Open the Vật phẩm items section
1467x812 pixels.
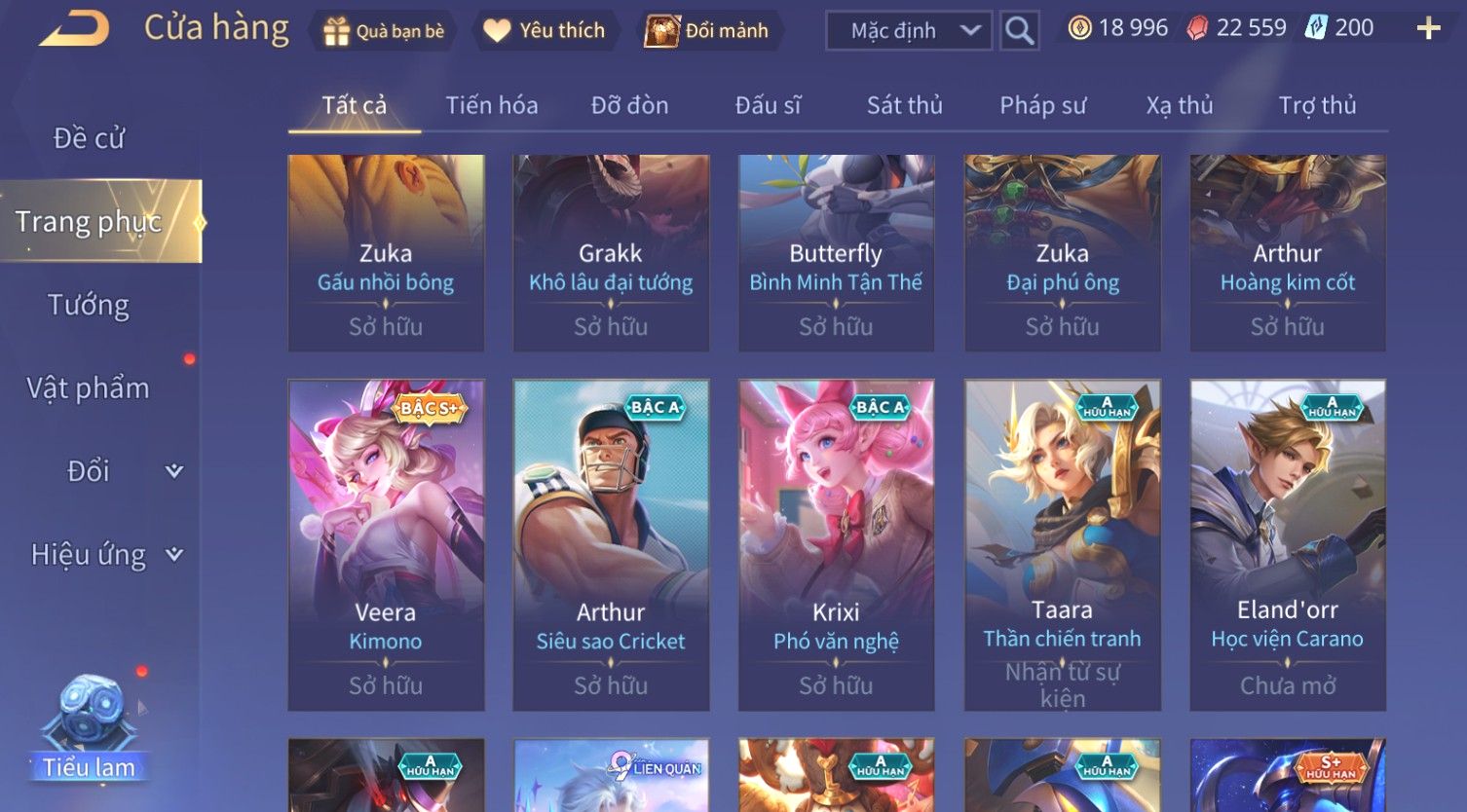89,388
